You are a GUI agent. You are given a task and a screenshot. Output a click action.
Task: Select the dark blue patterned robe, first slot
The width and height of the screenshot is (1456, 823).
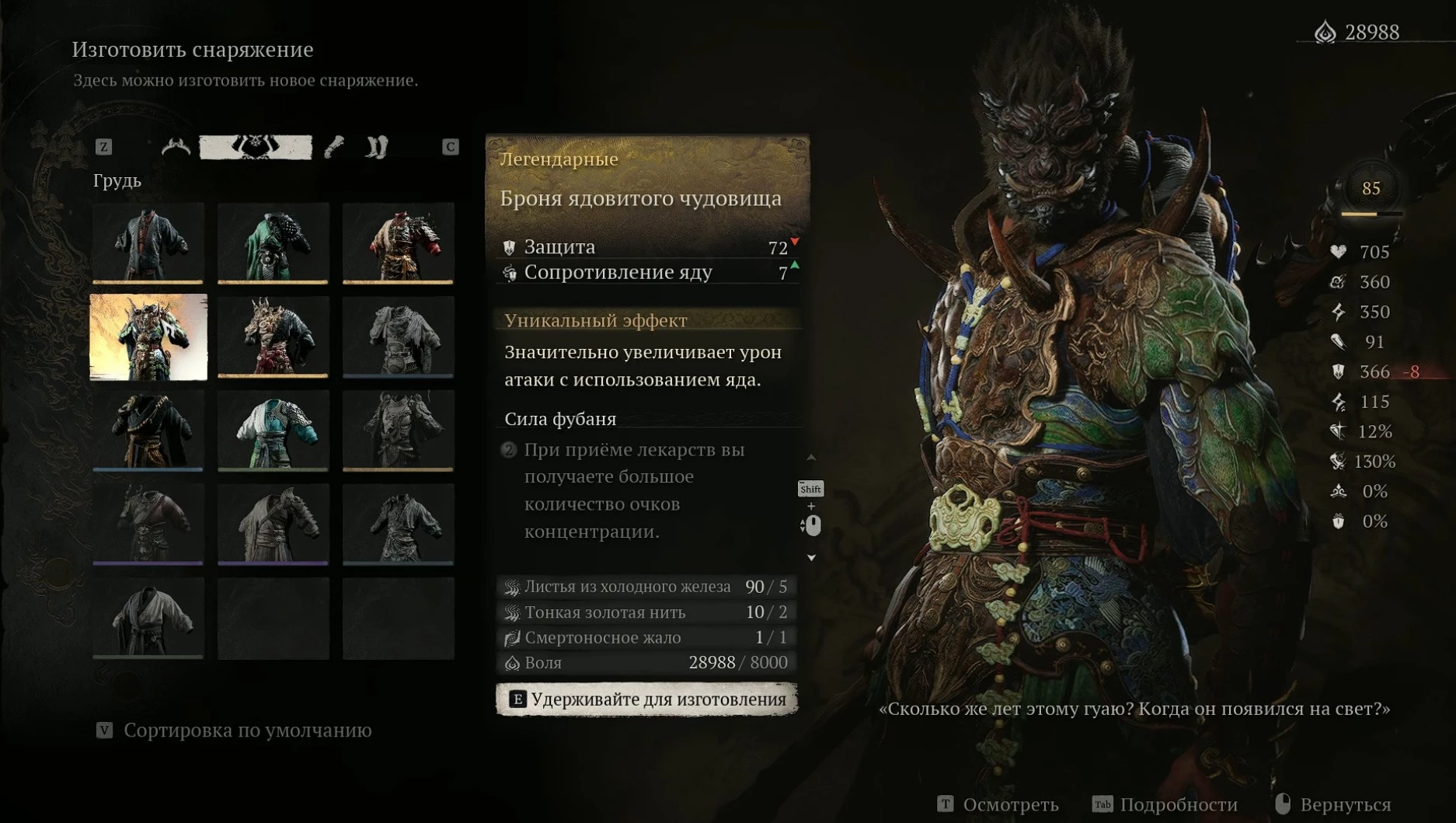pos(148,243)
